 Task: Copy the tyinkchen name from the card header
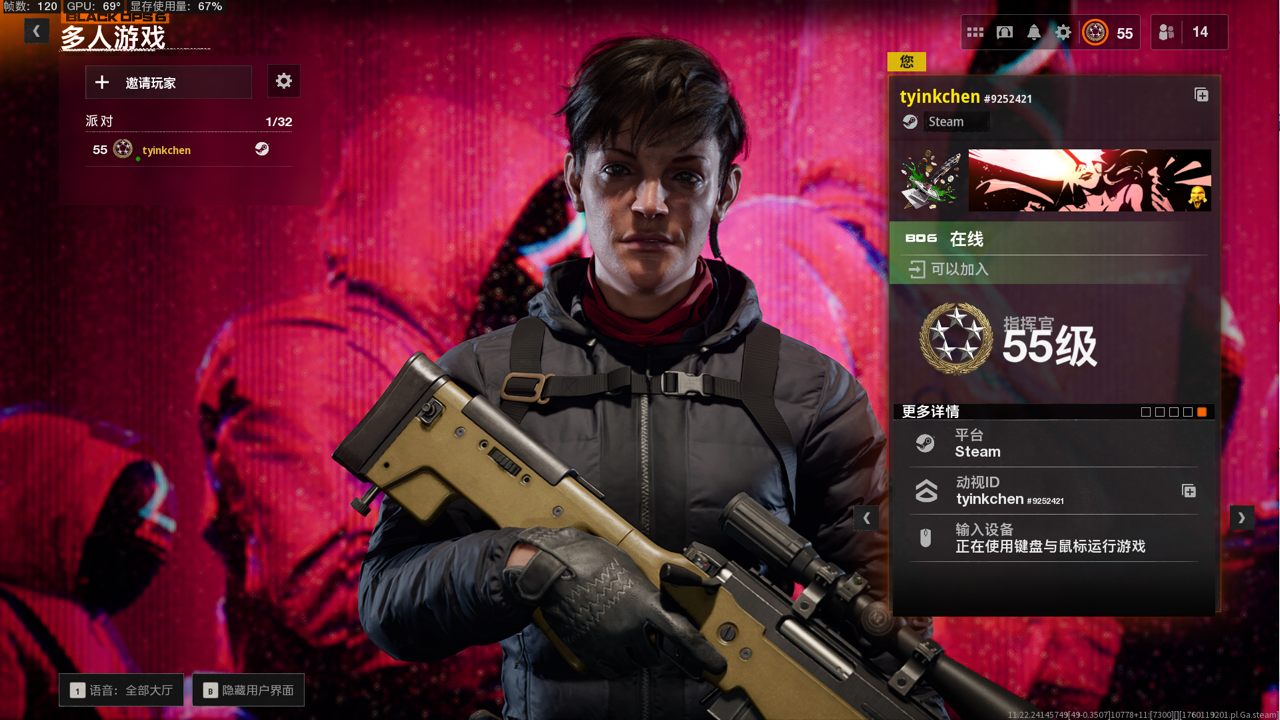point(1201,95)
